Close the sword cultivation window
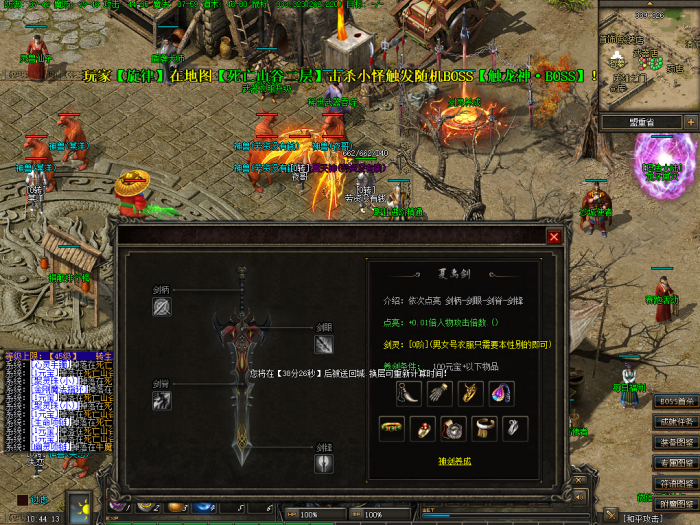Image resolution: width=700 pixels, height=525 pixels. click(x=553, y=237)
